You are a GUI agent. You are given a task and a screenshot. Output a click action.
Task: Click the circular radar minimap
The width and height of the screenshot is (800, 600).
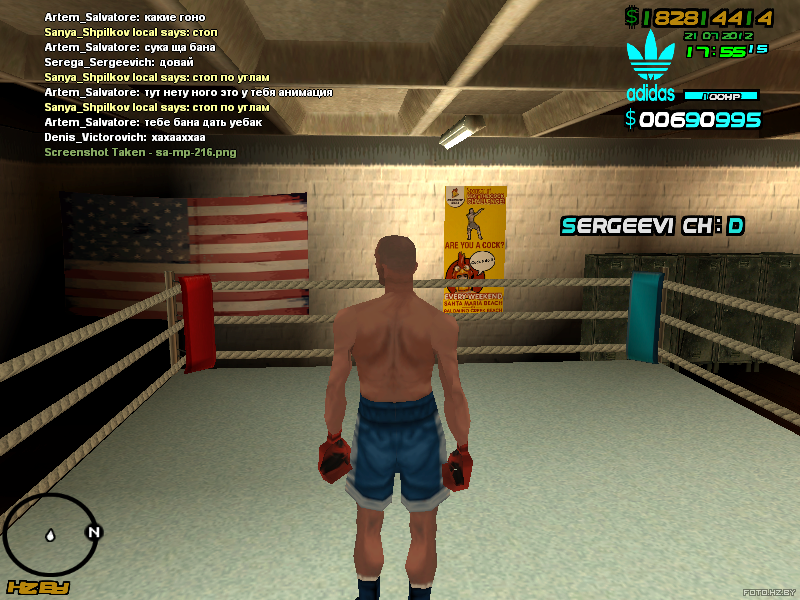coord(50,534)
